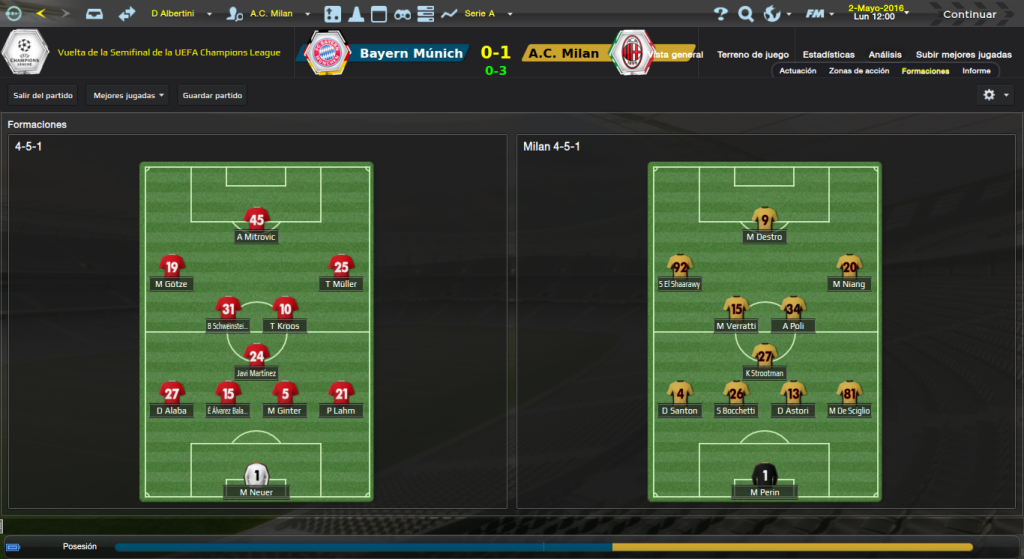
Task: Click the Continuar button
Action: point(969,14)
